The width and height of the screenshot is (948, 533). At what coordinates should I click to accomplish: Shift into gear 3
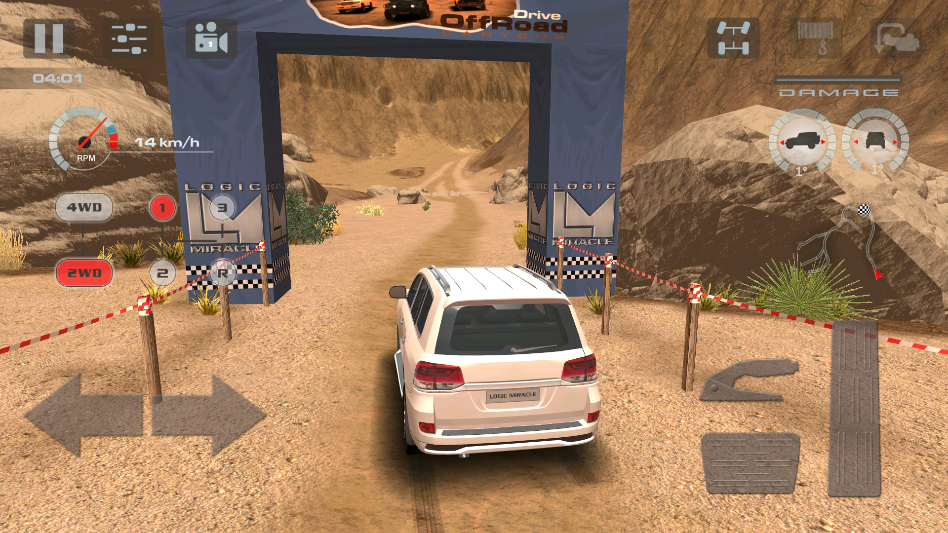click(x=222, y=208)
